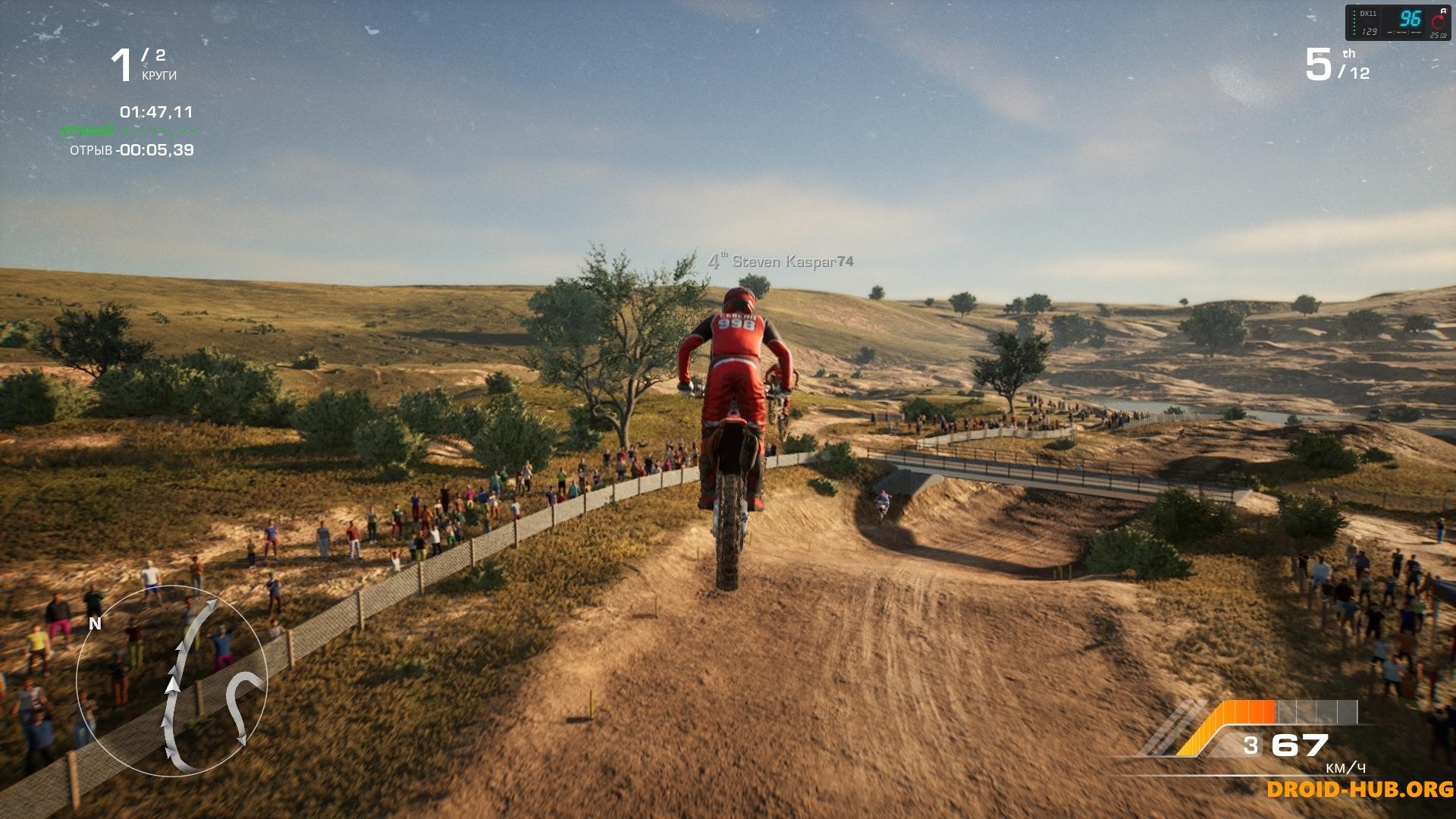Click the 4th place marker above rider name
This screenshot has height=819, width=1456.
716,260
